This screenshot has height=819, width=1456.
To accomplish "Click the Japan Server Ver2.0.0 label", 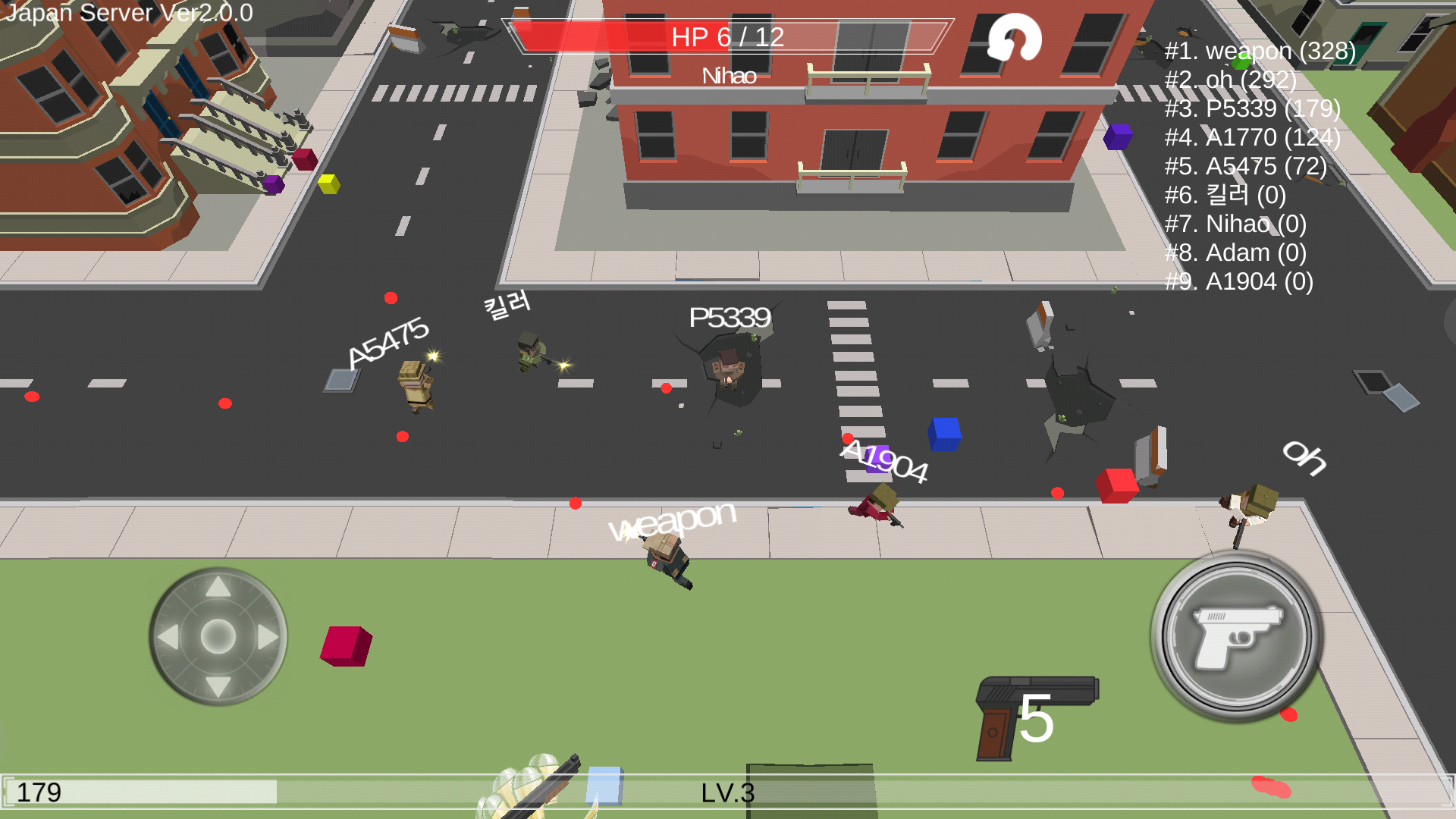I will click(x=127, y=13).
